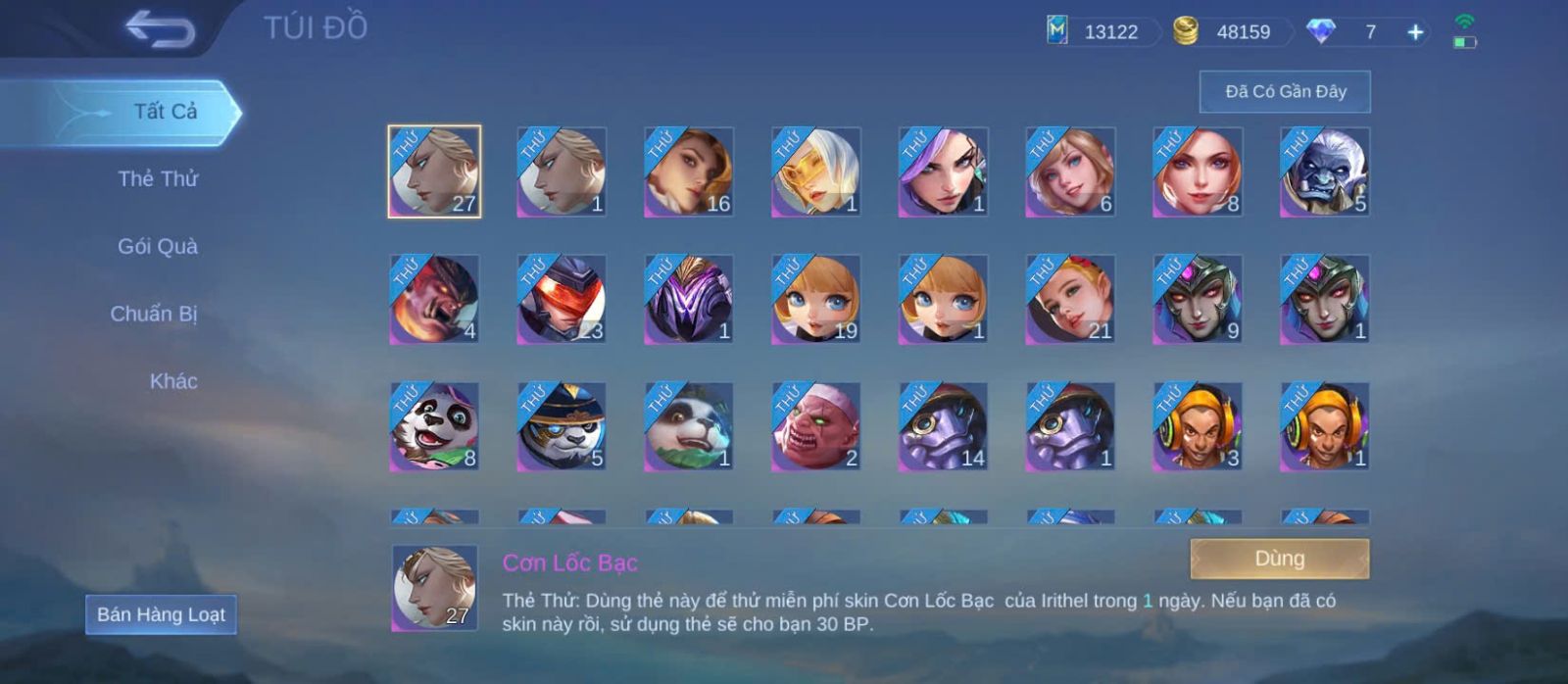Select the blonde girl trial card with 19
1568x684 pixels.
click(x=815, y=299)
